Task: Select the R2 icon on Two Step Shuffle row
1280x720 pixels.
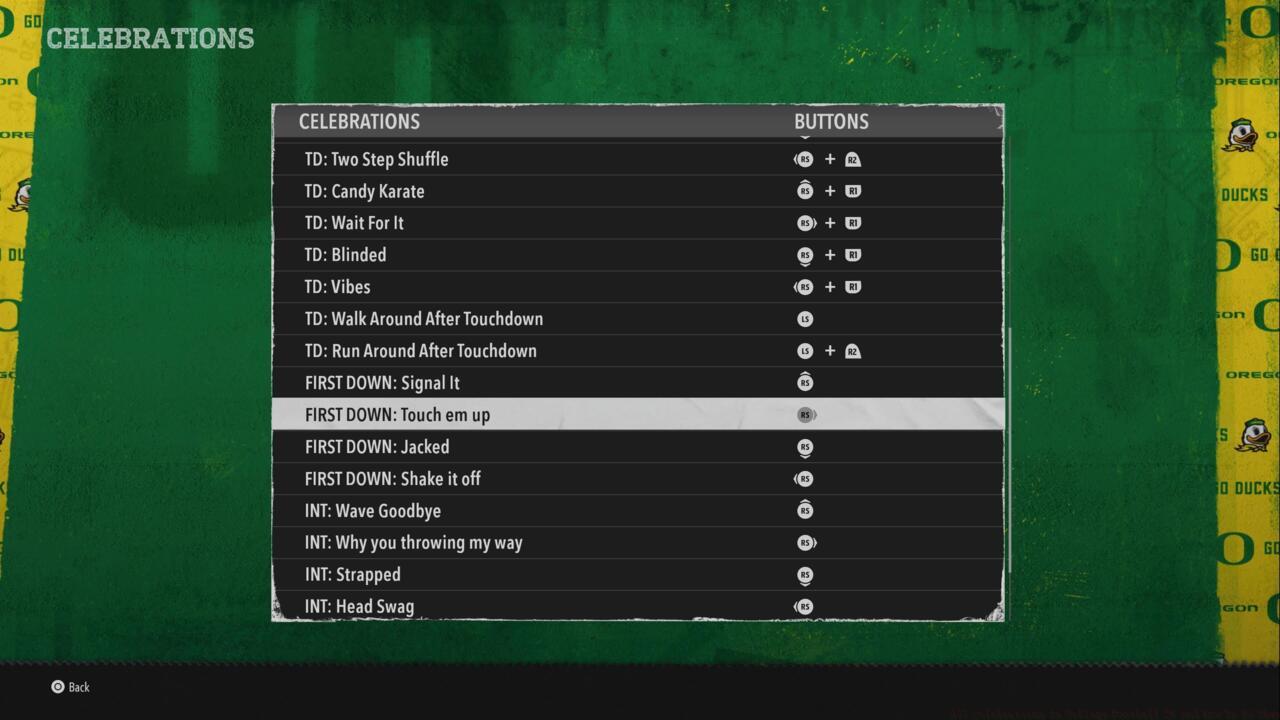Action: [852, 159]
